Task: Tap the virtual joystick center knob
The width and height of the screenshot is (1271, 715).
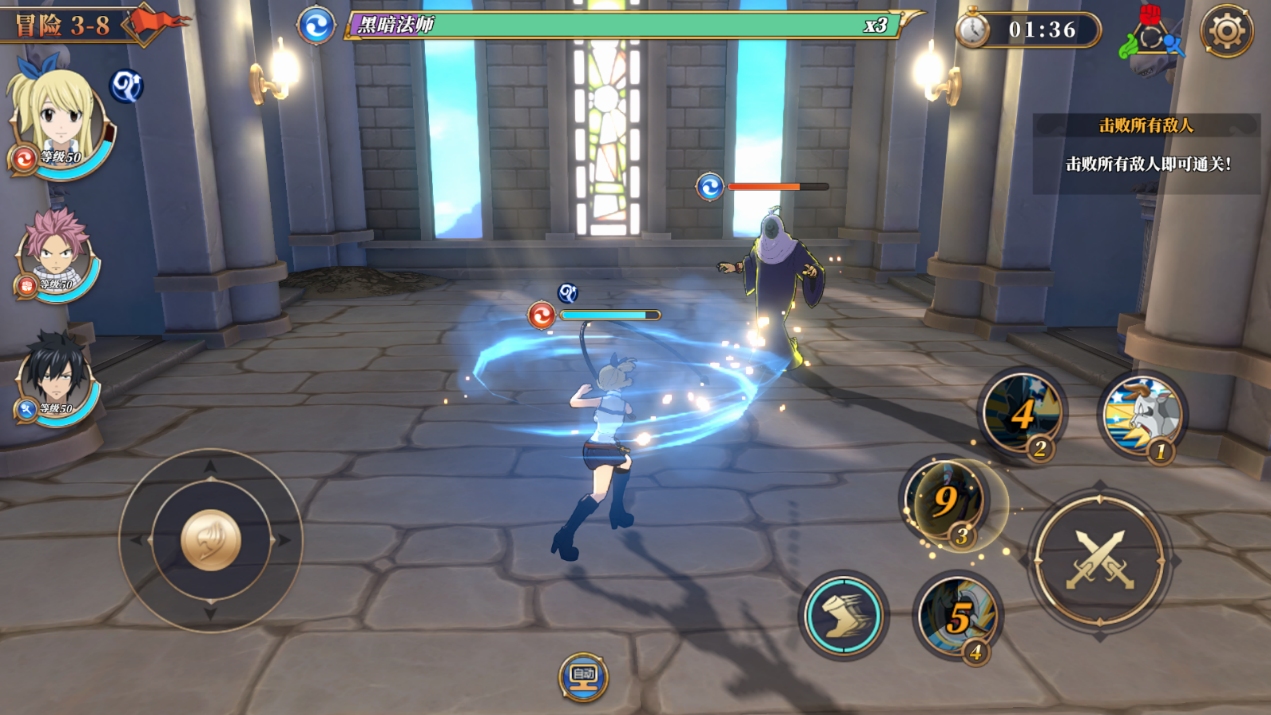Action: [210, 540]
